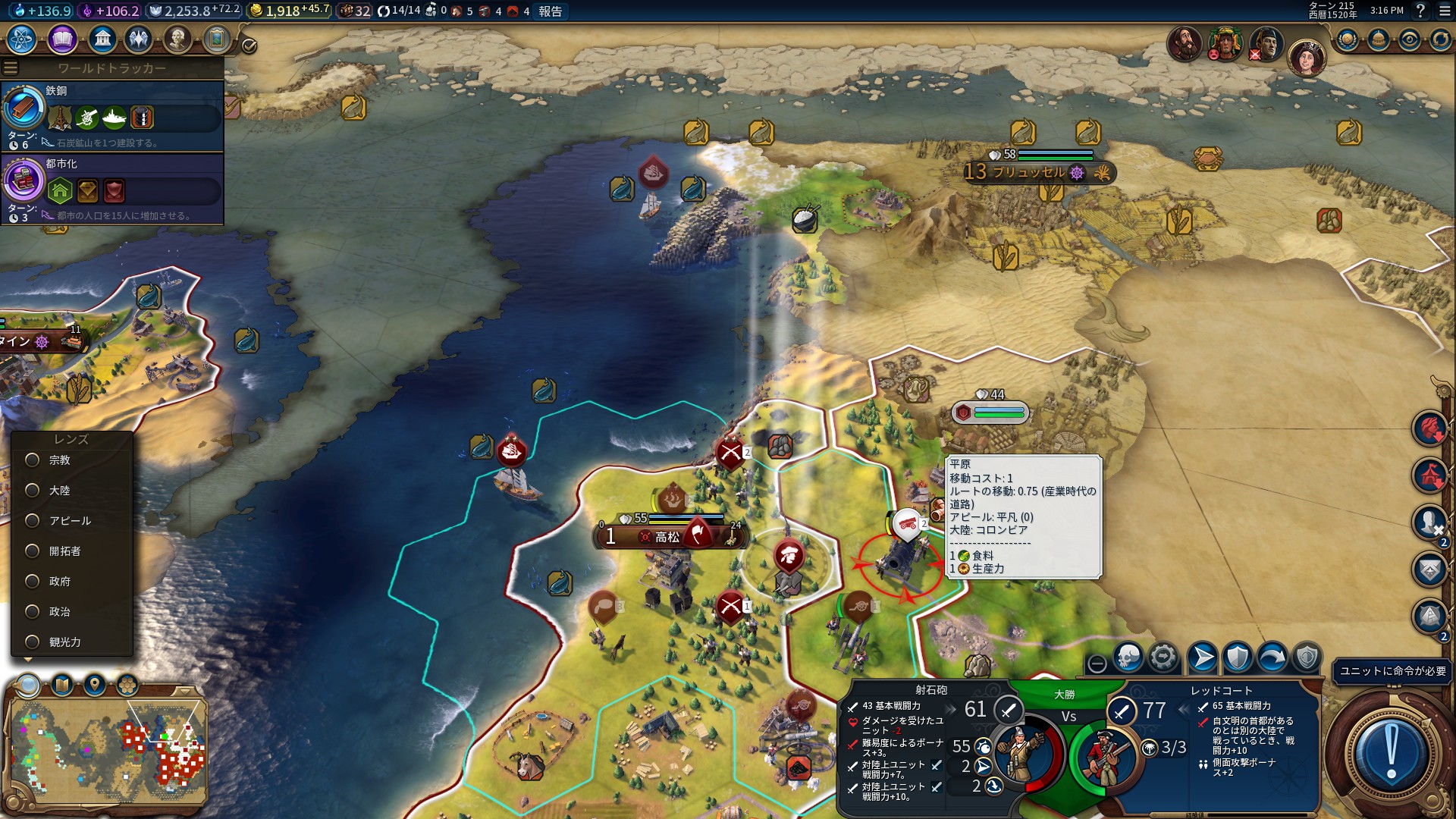The image size is (1456, 819).
Task: Open the technology tree atom button
Action: click(22, 39)
